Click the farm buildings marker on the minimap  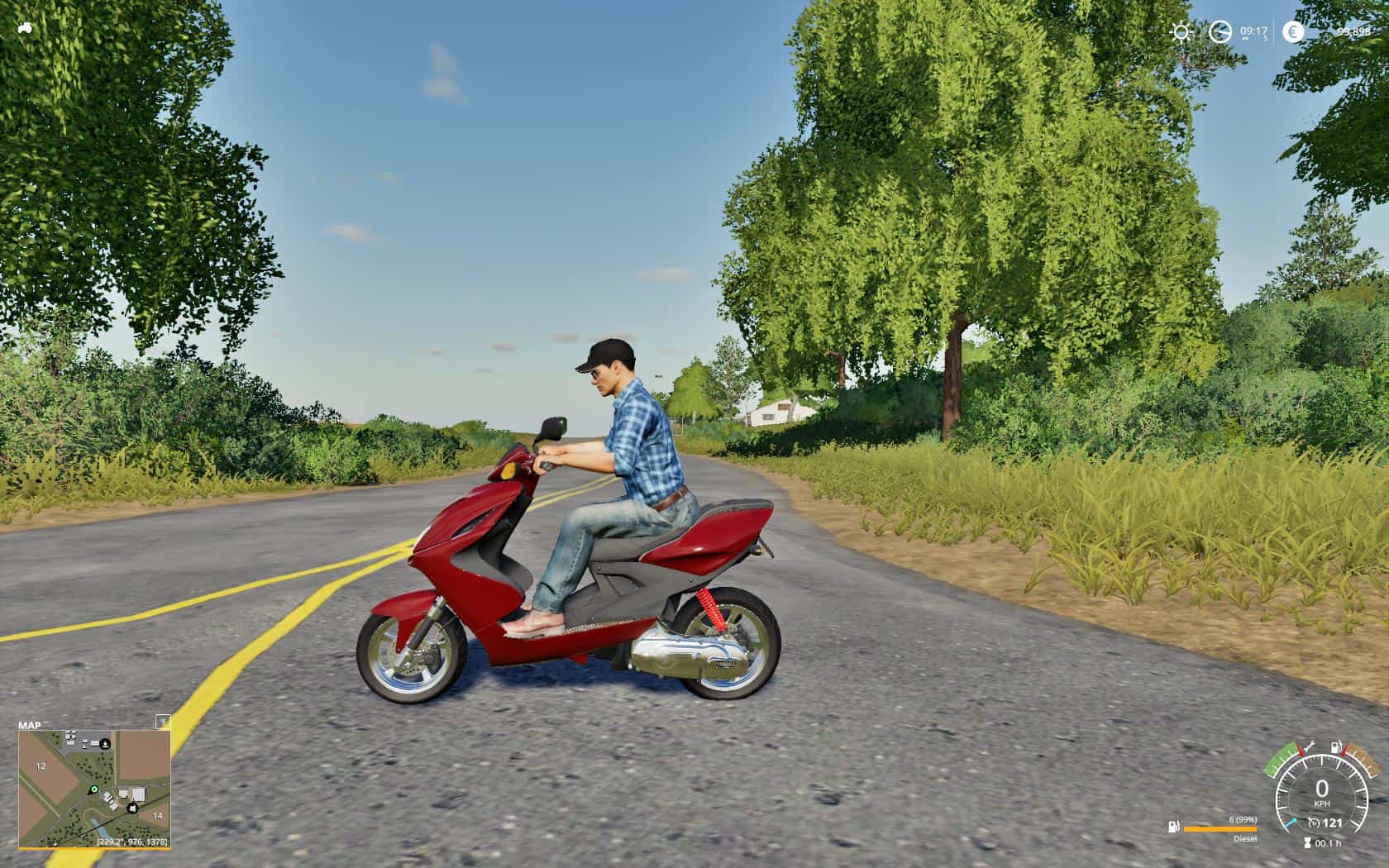pos(132,808)
